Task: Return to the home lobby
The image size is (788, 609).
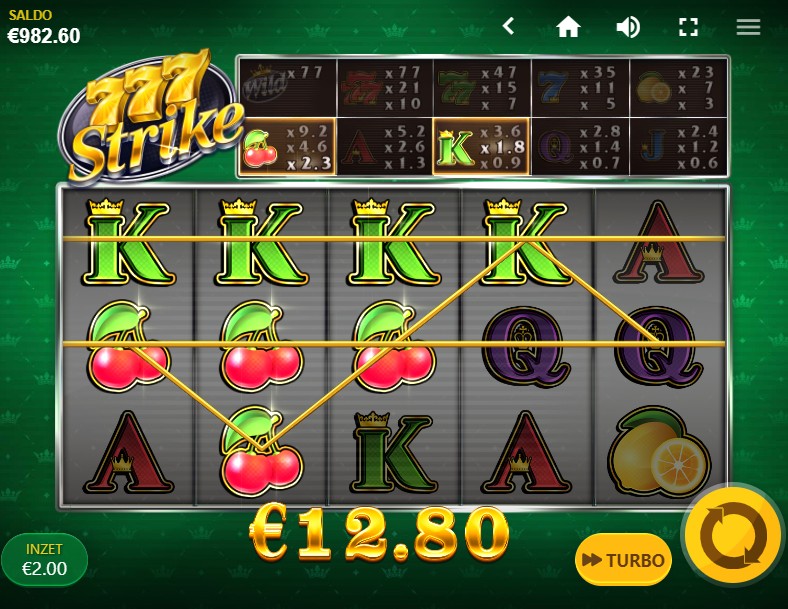Action: (568, 26)
